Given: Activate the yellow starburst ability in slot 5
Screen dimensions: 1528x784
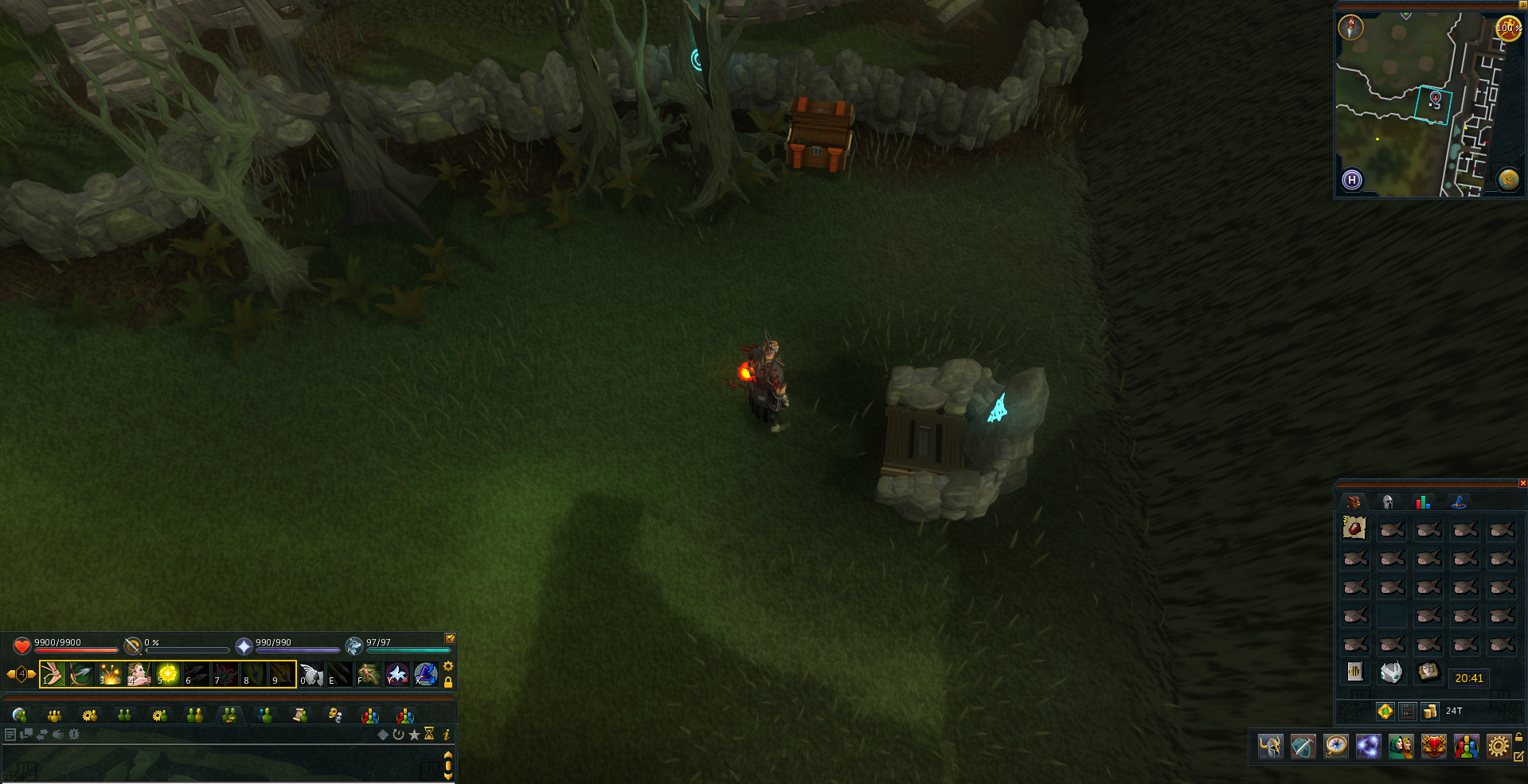Looking at the screenshot, I should tap(167, 674).
